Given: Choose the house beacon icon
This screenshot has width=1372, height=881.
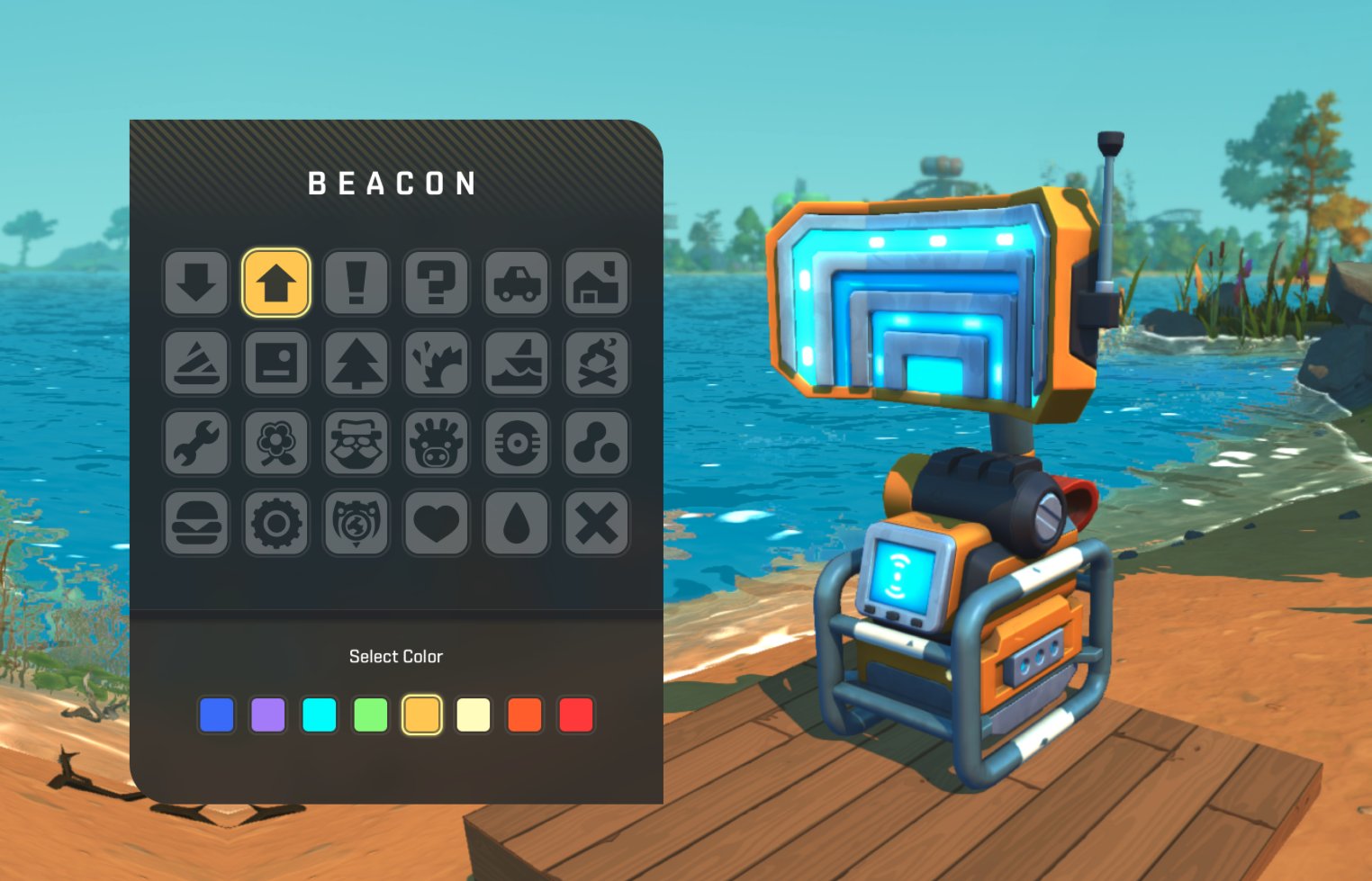Looking at the screenshot, I should (x=596, y=283).
